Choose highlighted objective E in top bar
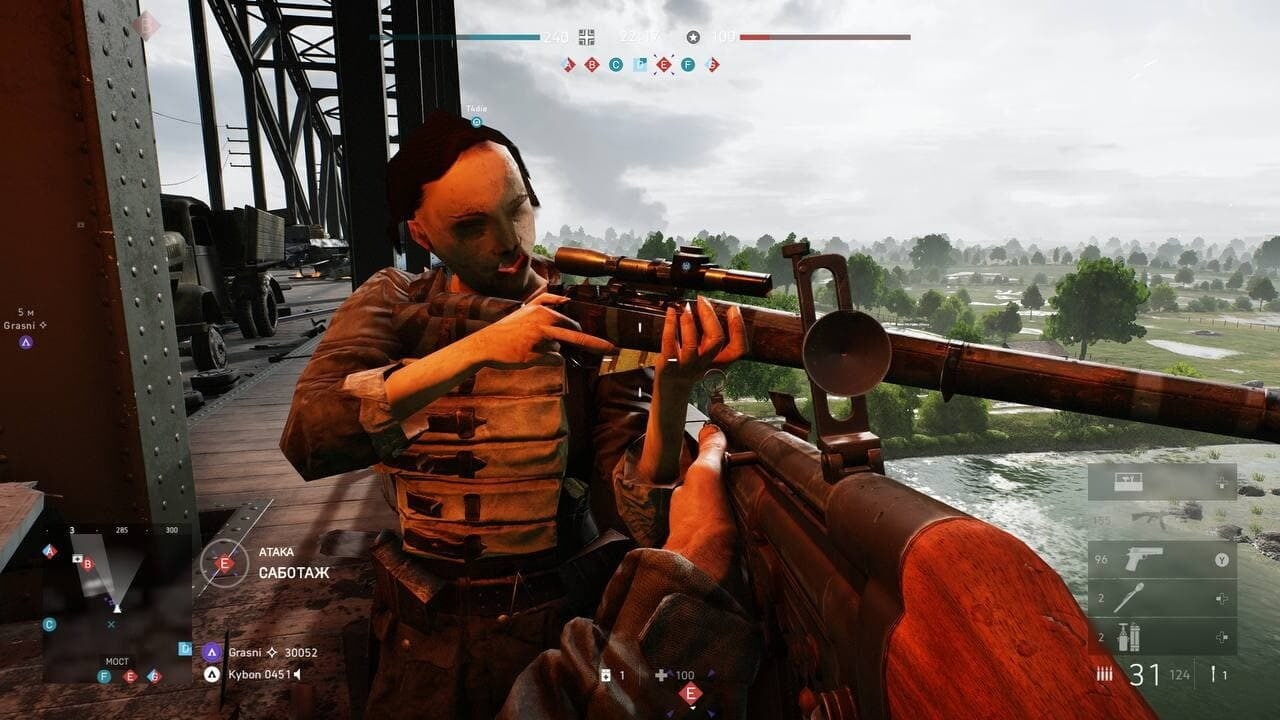Image resolution: width=1280 pixels, height=720 pixels. coord(664,65)
